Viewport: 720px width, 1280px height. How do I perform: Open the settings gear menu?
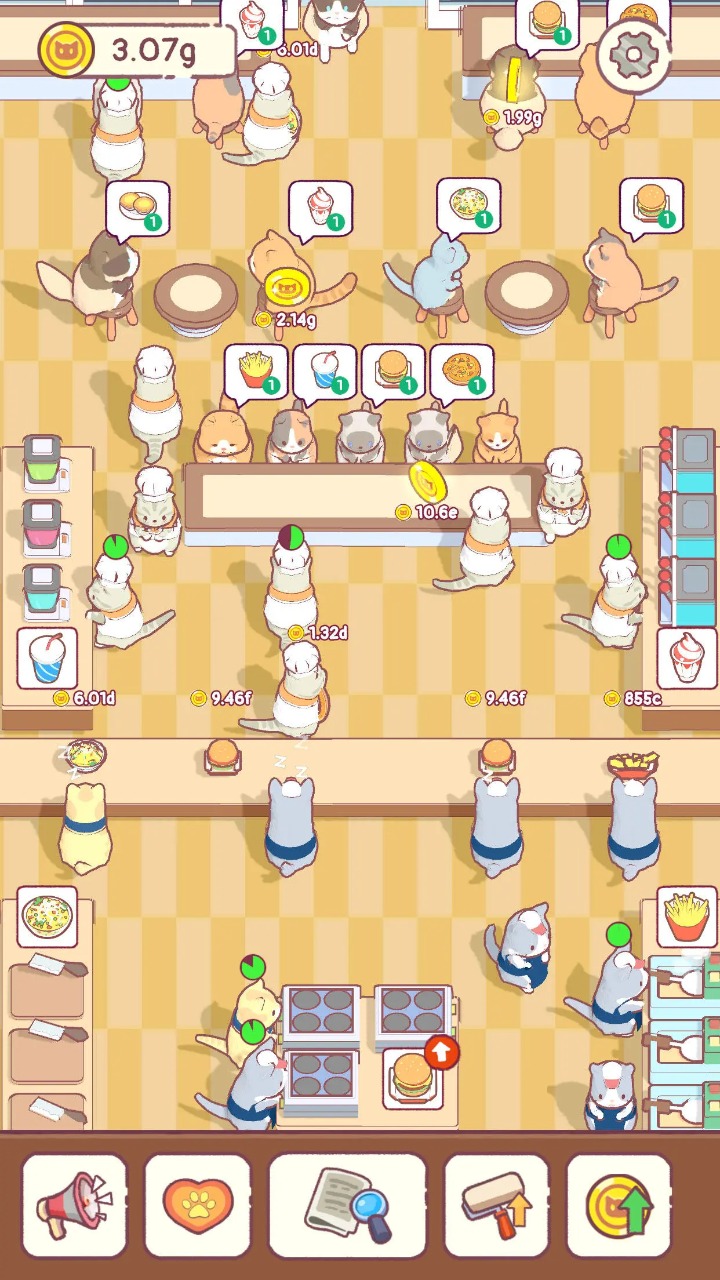tap(636, 56)
